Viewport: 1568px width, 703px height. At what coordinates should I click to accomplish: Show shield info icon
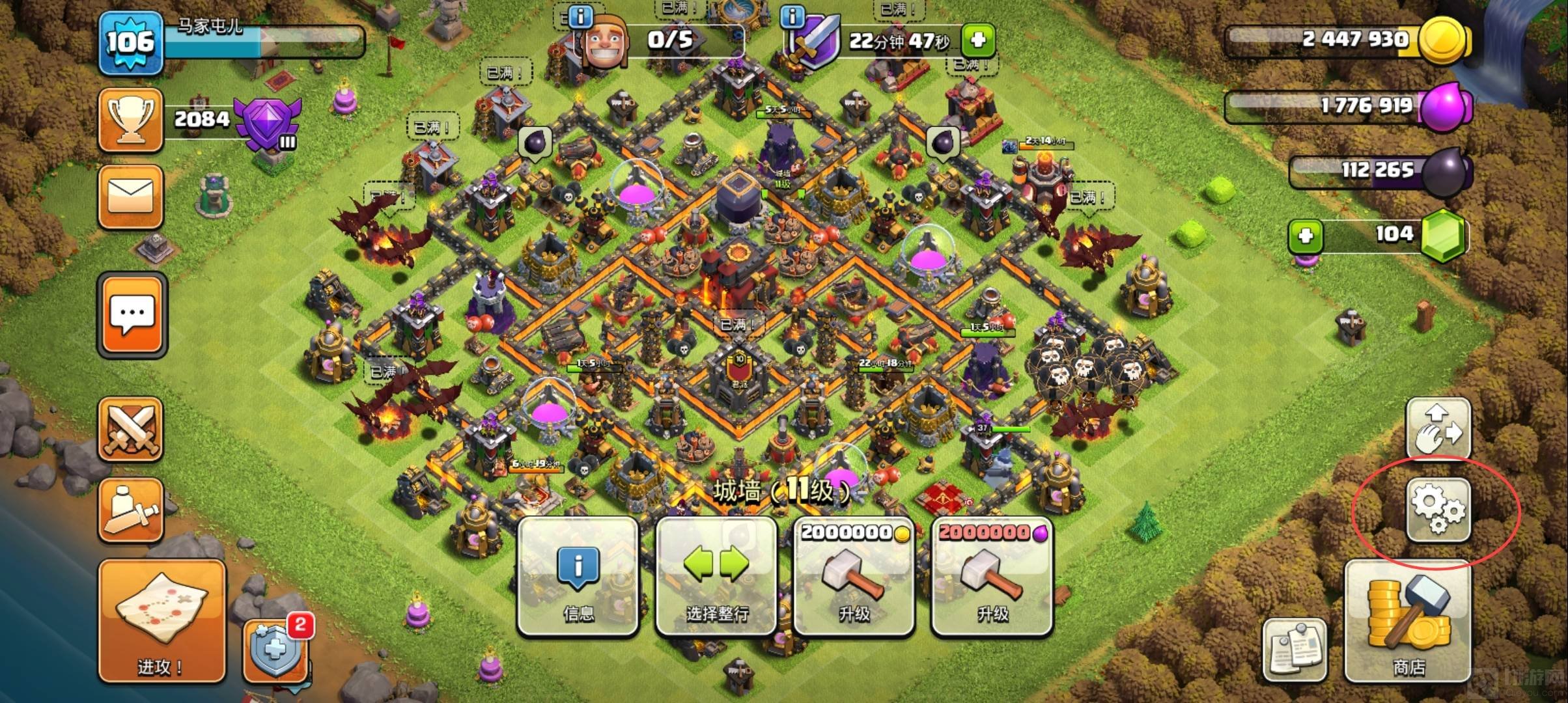(x=792, y=16)
